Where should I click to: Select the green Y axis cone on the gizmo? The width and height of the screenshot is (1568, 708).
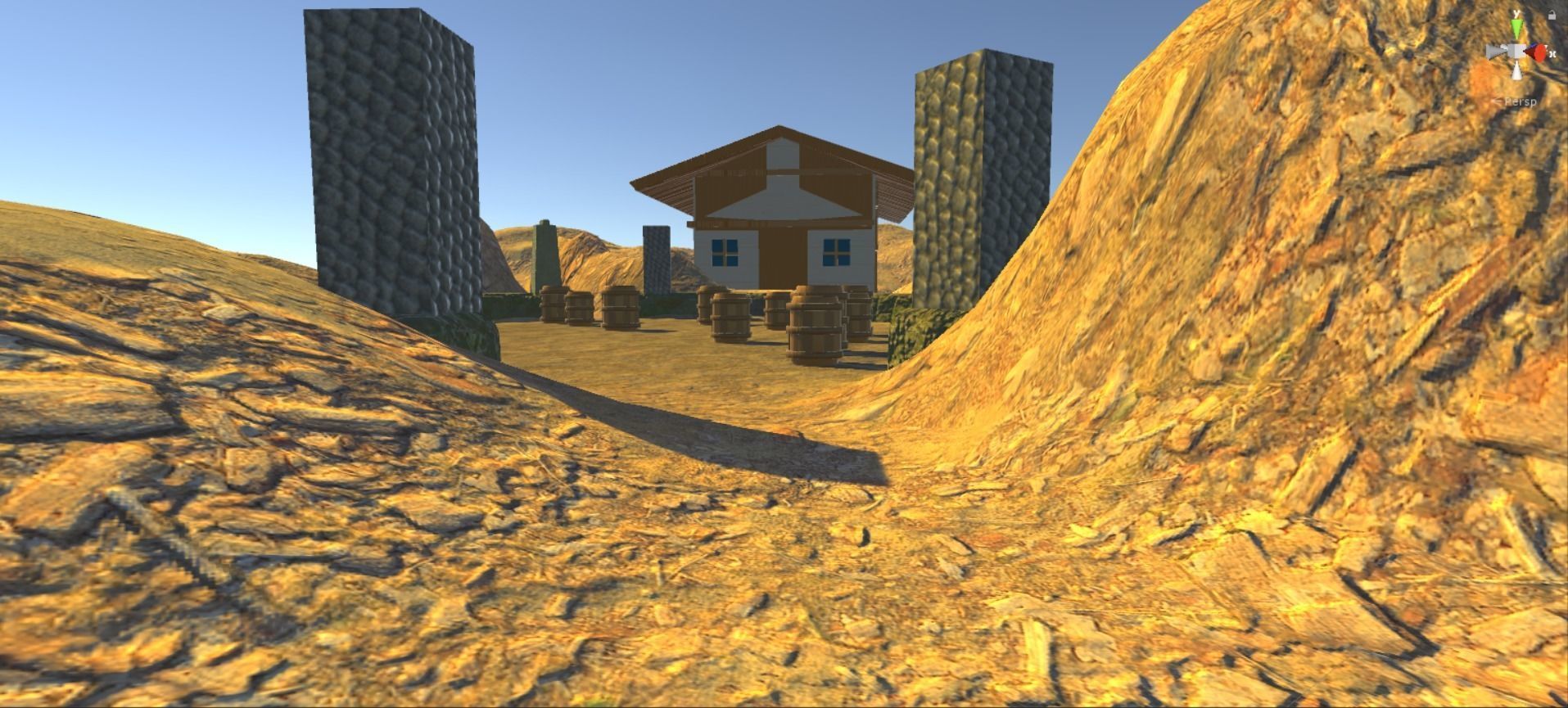click(x=1516, y=28)
